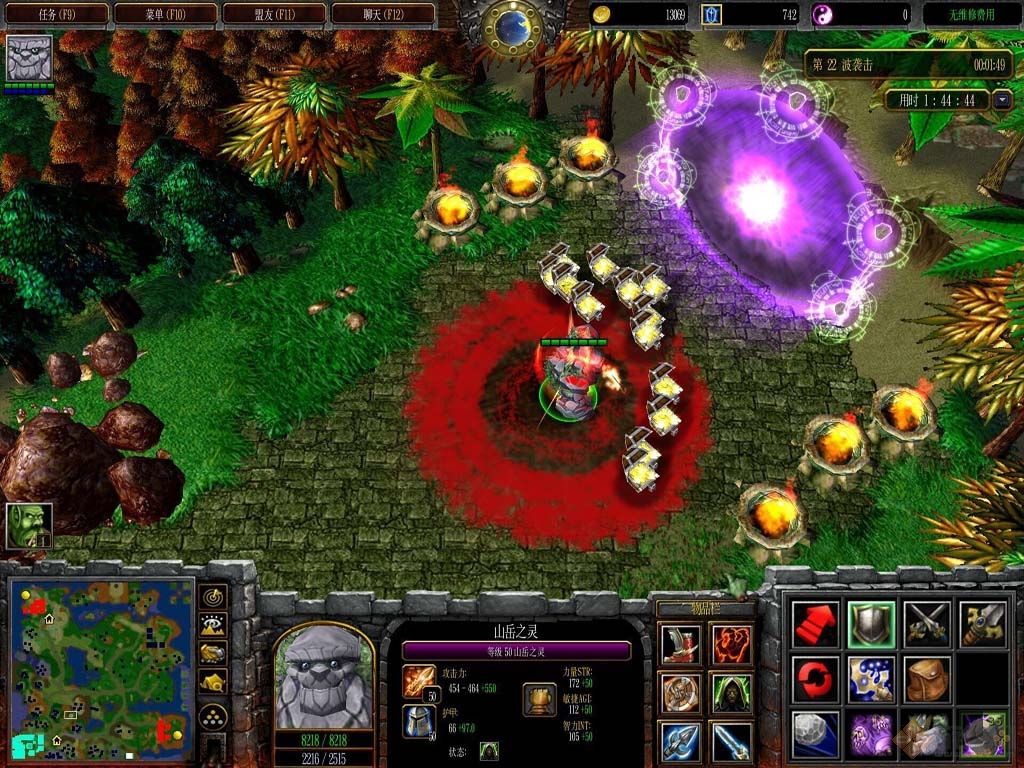1024x768 pixels.
Task: Click the glowing blue sword inventory item
Action: point(732,741)
